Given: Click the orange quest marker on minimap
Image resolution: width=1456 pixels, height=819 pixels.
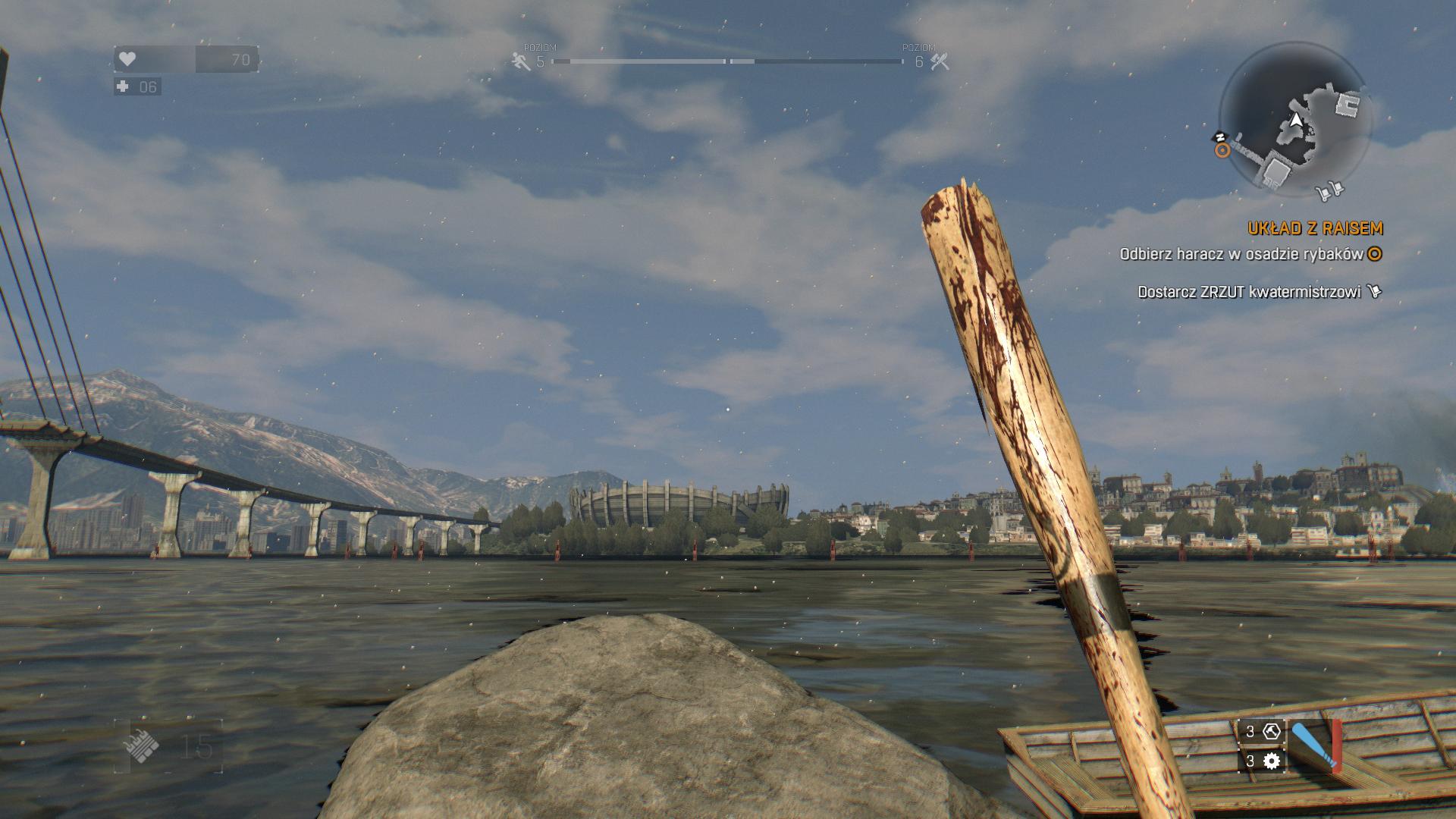Looking at the screenshot, I should [x=1222, y=150].
